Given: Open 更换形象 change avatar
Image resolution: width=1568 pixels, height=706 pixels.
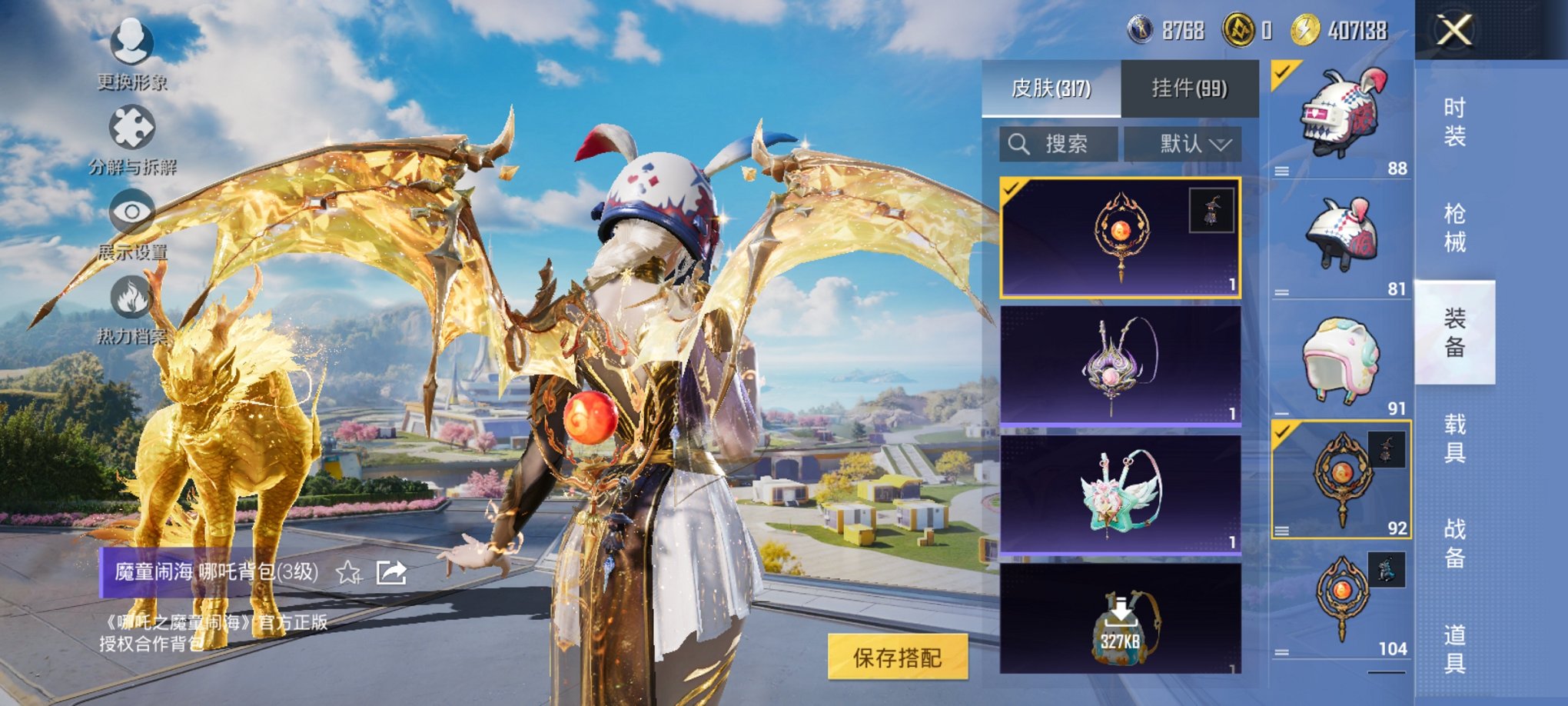Looking at the screenshot, I should [131, 50].
